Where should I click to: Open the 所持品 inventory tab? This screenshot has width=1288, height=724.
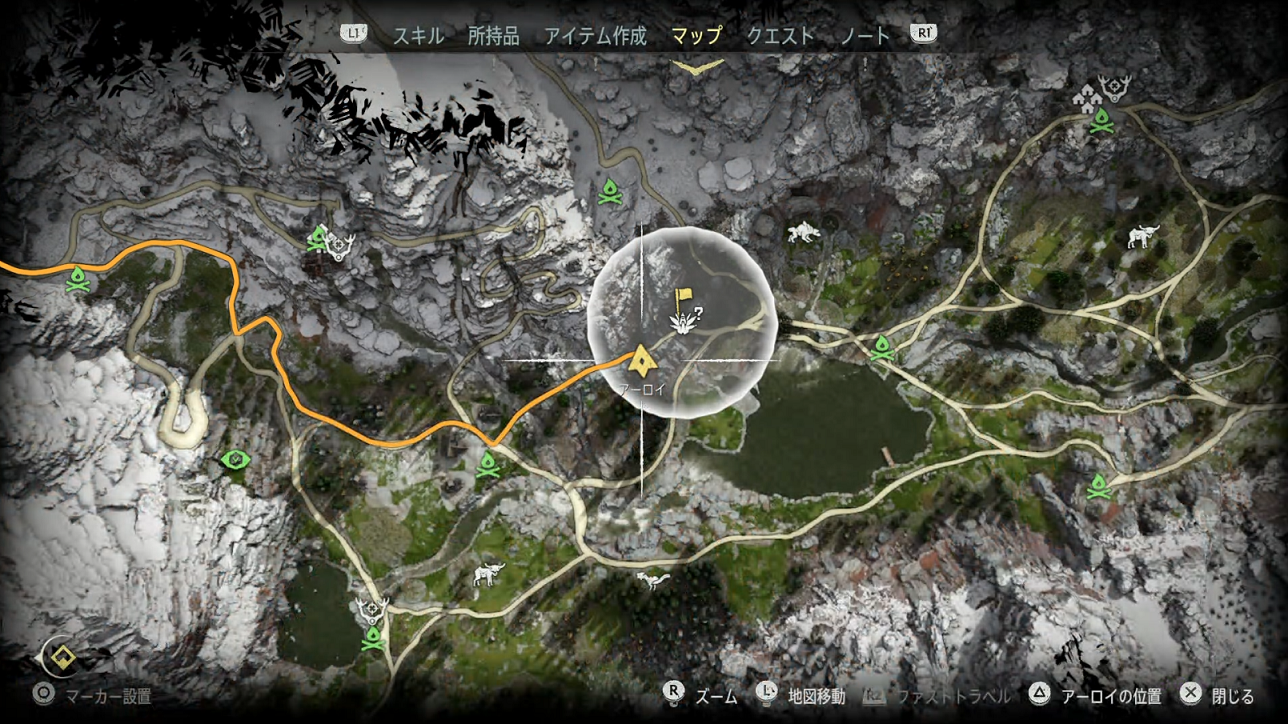tap(494, 36)
